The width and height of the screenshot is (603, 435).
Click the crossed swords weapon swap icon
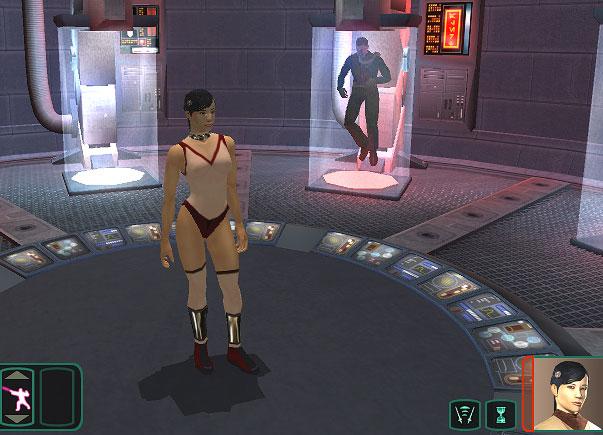466,412
